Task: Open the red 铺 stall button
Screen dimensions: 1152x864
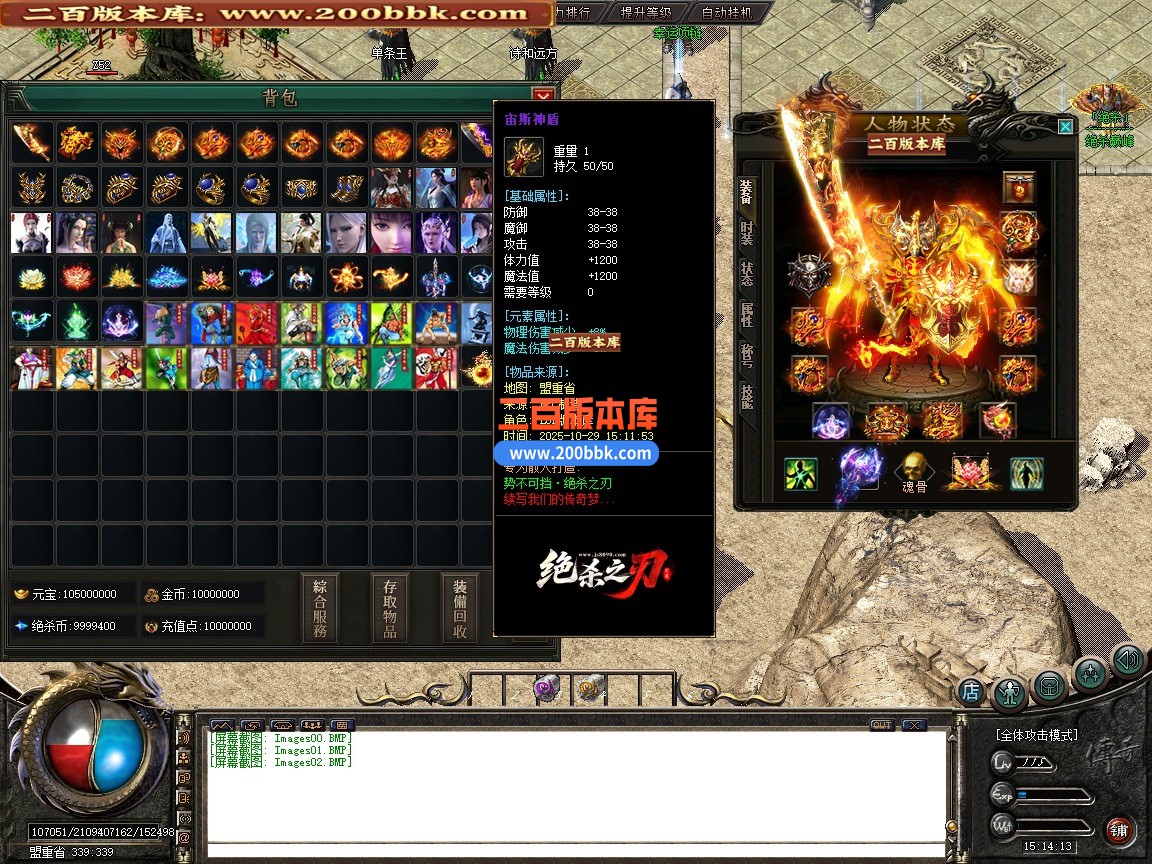Action: [1118, 829]
